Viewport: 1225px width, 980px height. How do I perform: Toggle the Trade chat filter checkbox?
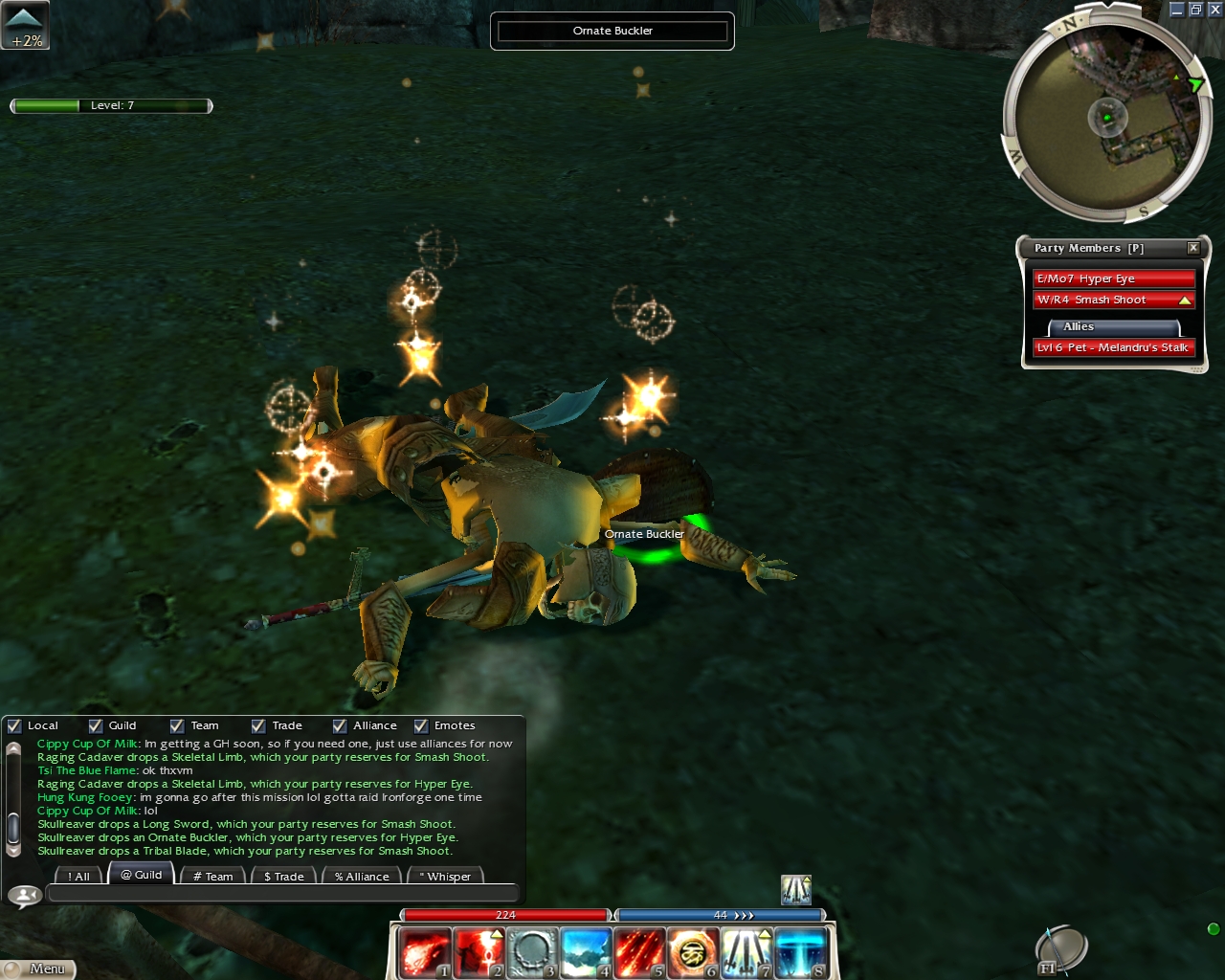point(258,725)
